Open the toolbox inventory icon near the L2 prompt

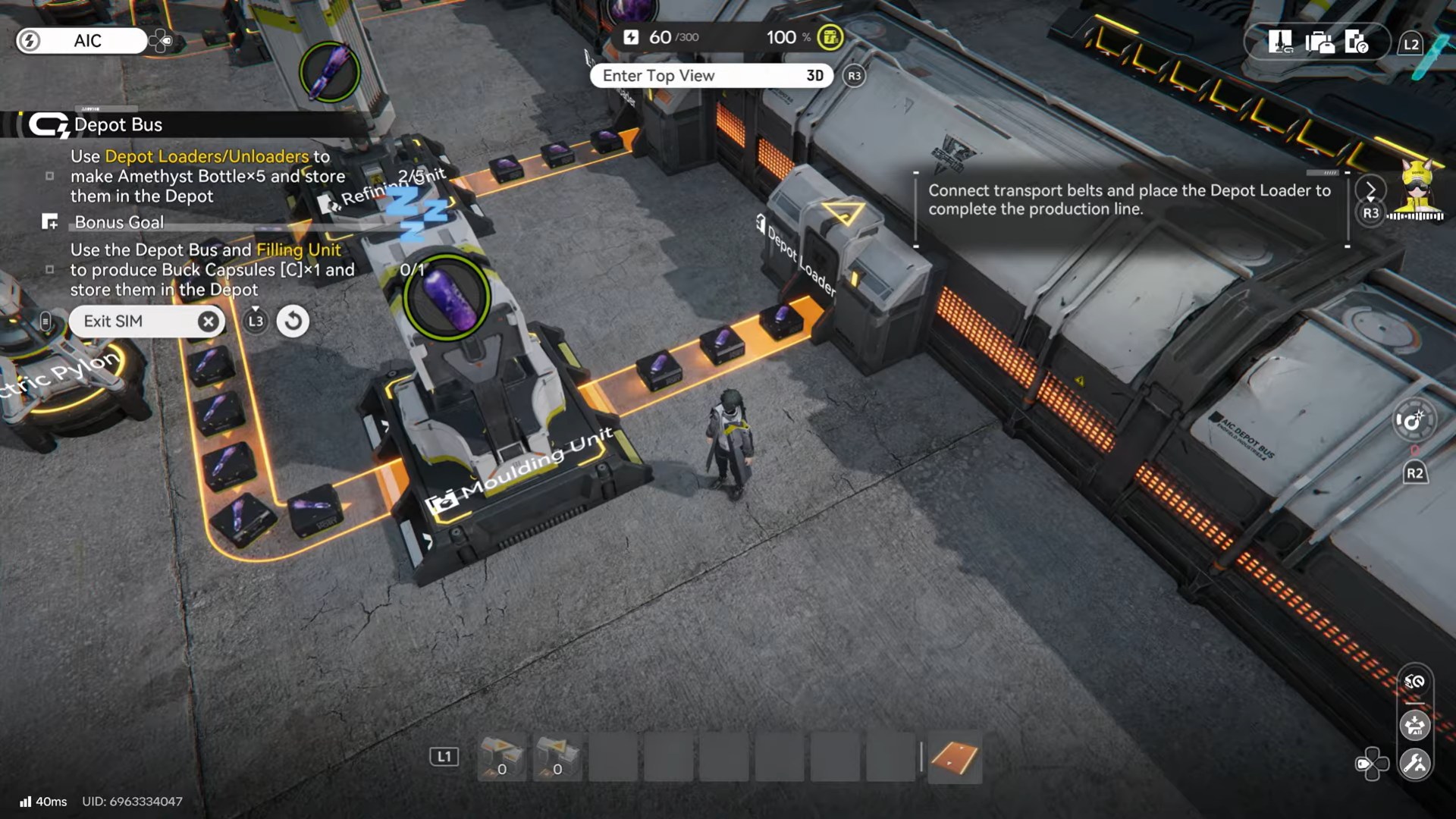1318,42
